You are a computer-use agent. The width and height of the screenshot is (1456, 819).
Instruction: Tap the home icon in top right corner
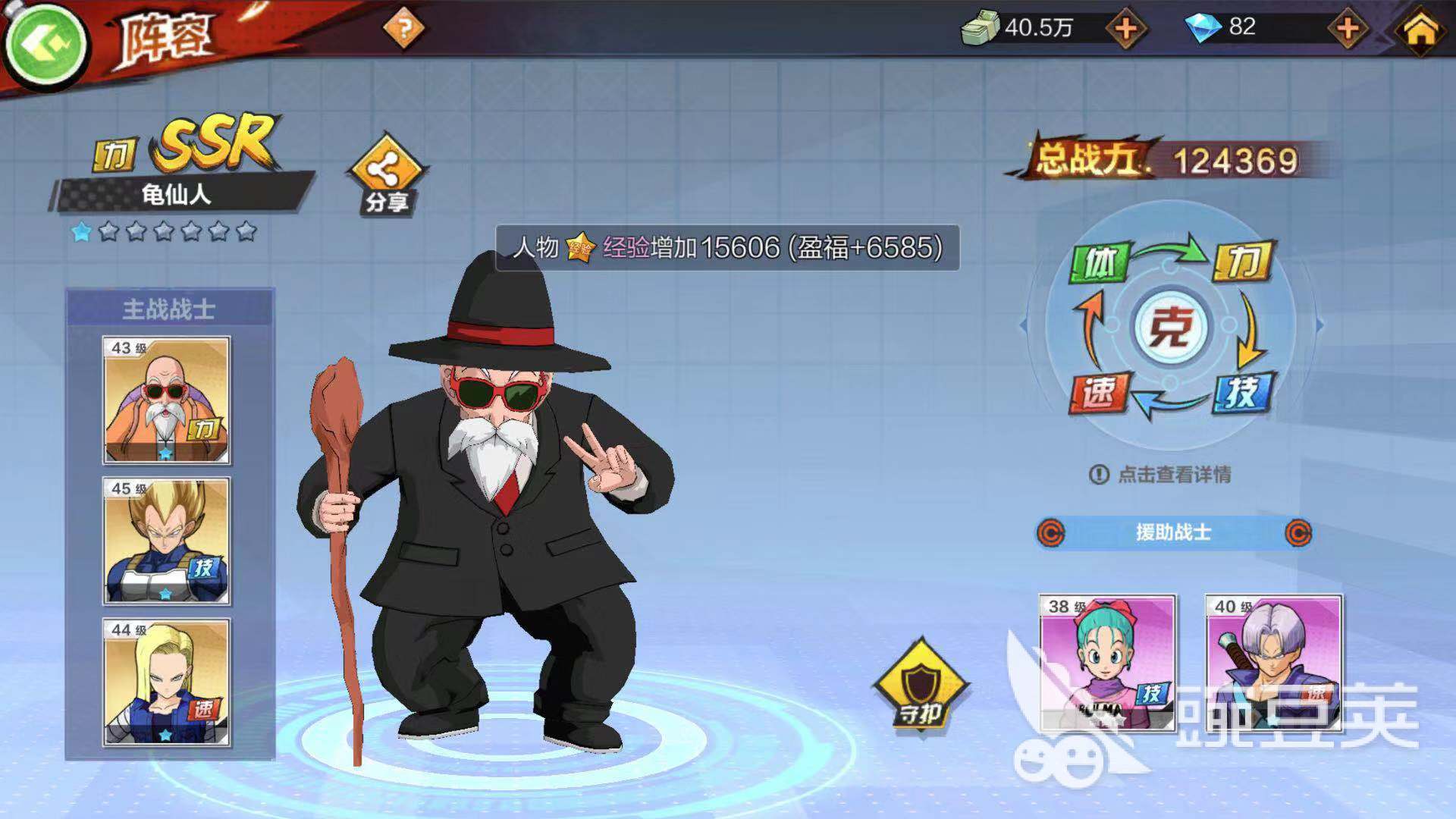point(1420,30)
